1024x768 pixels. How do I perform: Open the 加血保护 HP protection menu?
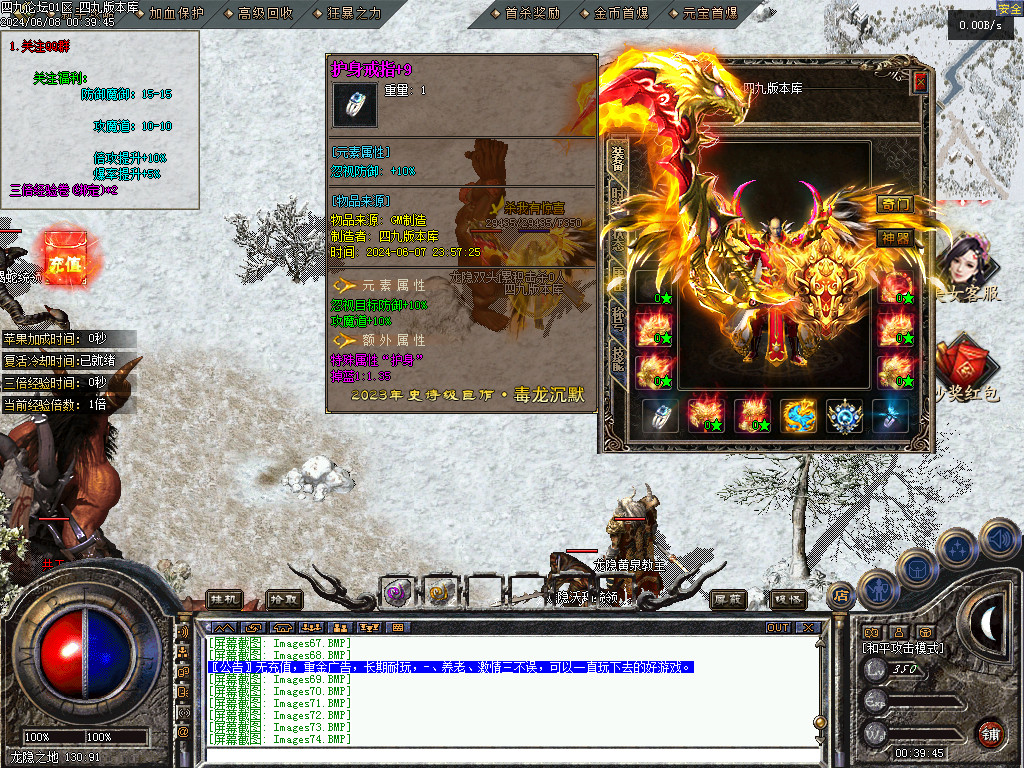(x=175, y=13)
